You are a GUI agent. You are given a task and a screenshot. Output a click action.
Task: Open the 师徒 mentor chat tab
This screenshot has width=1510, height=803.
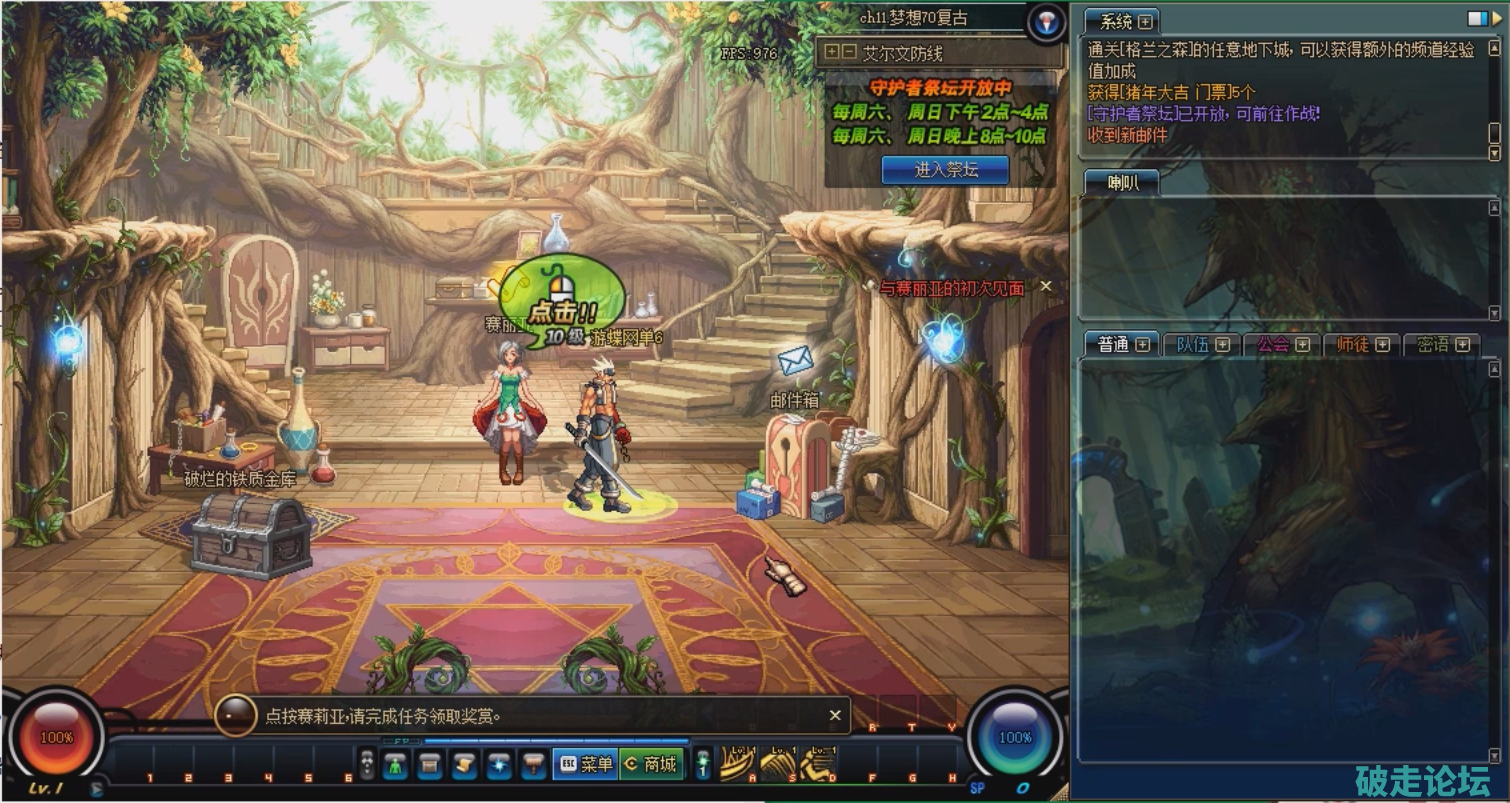pos(1362,344)
